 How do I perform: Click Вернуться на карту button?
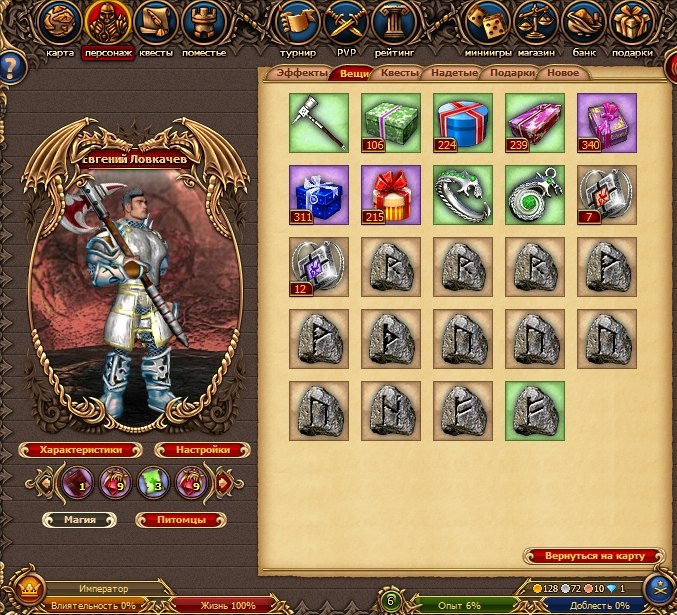point(594,555)
